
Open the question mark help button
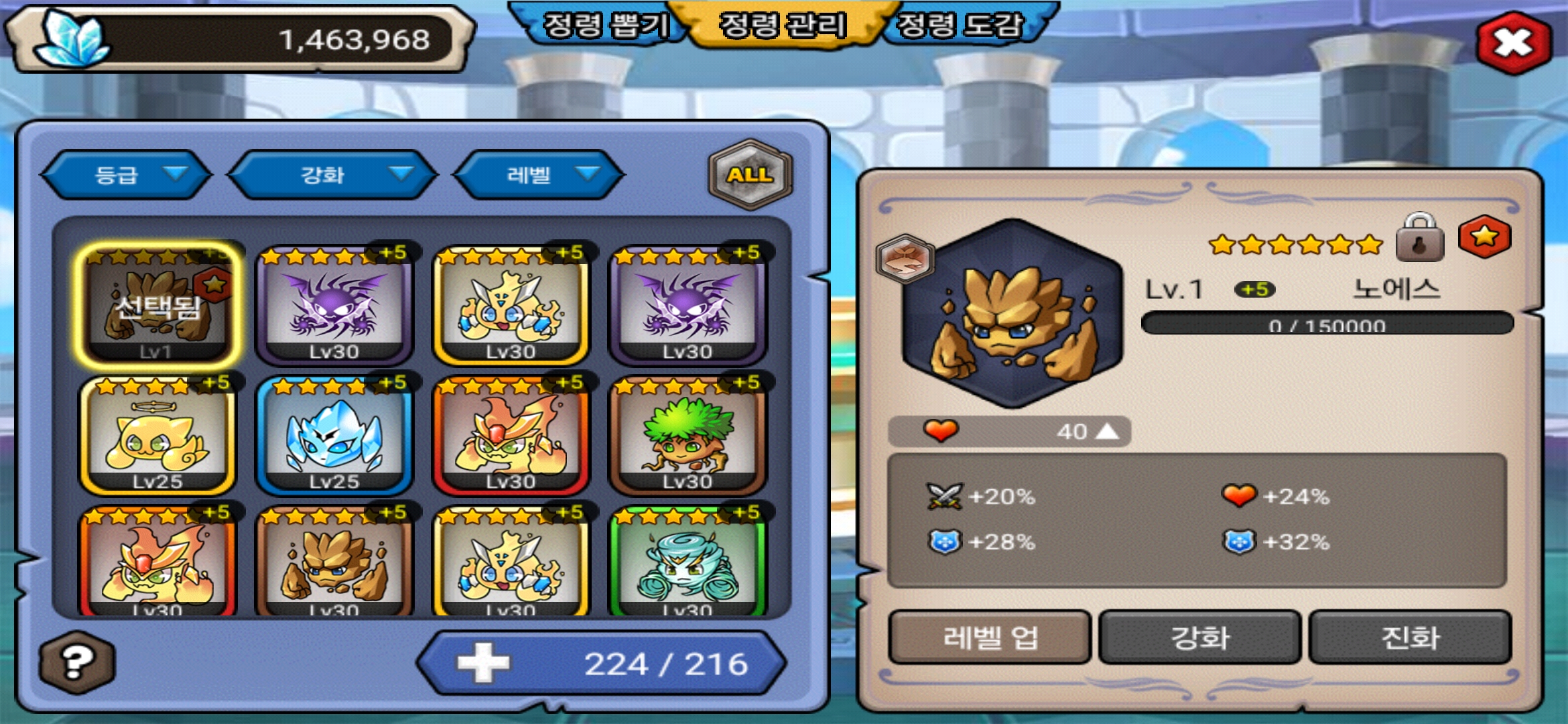coord(77,662)
